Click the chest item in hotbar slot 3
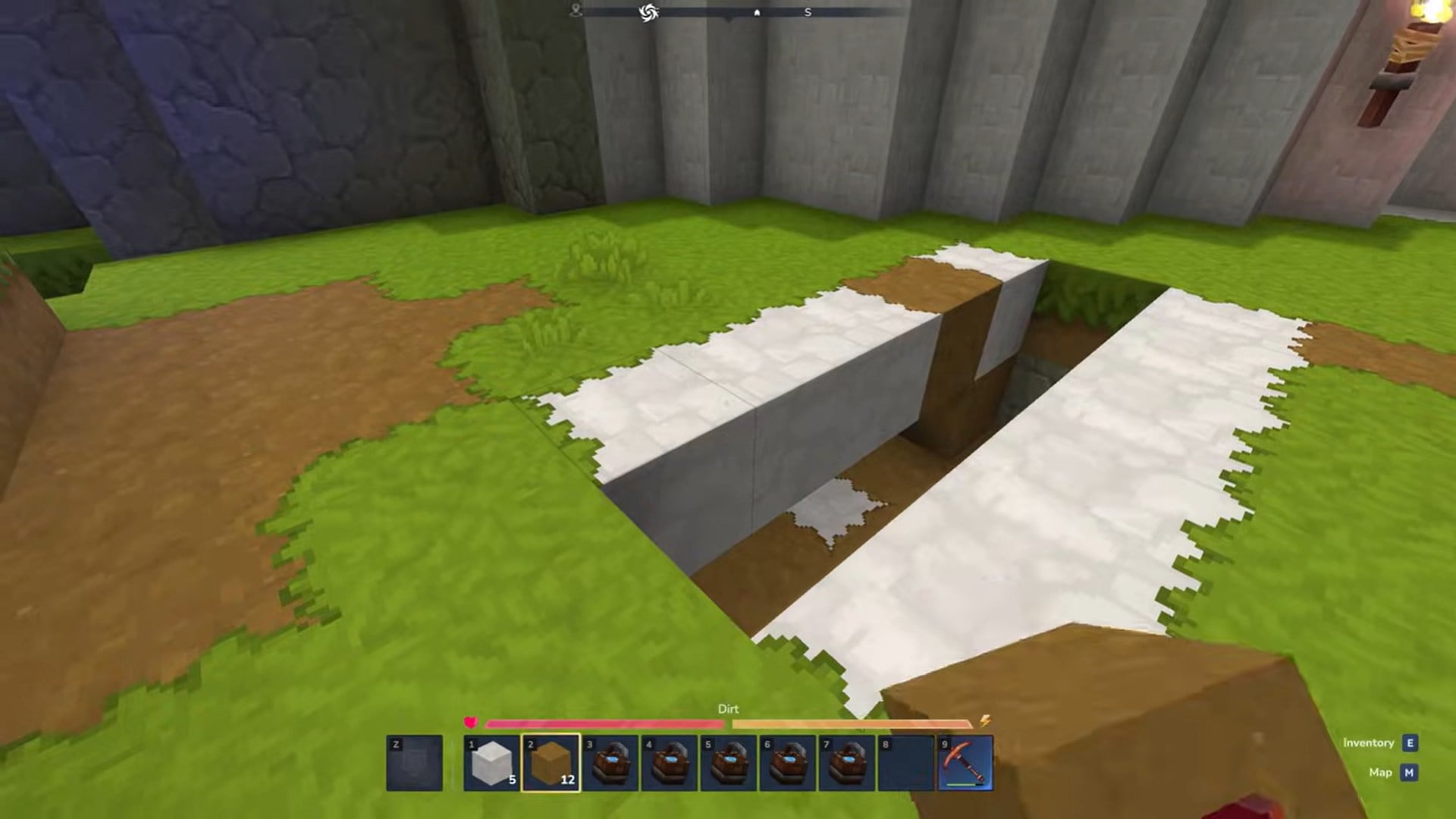The image size is (1456, 819). 609,761
